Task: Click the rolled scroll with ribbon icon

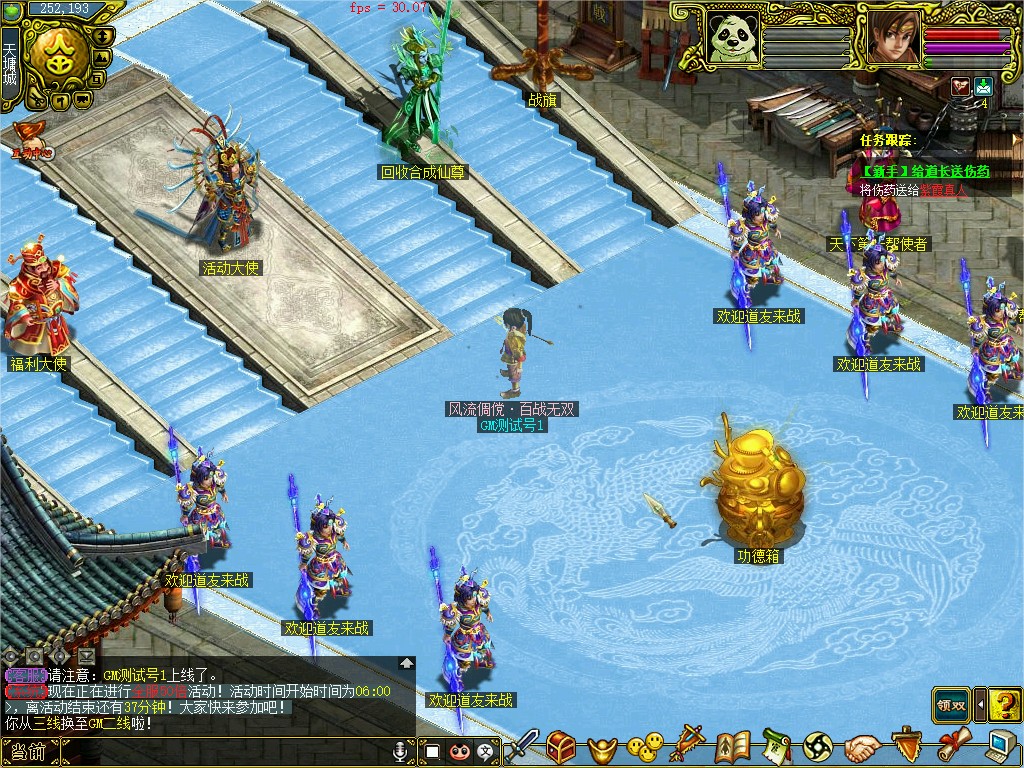Action: [953, 745]
